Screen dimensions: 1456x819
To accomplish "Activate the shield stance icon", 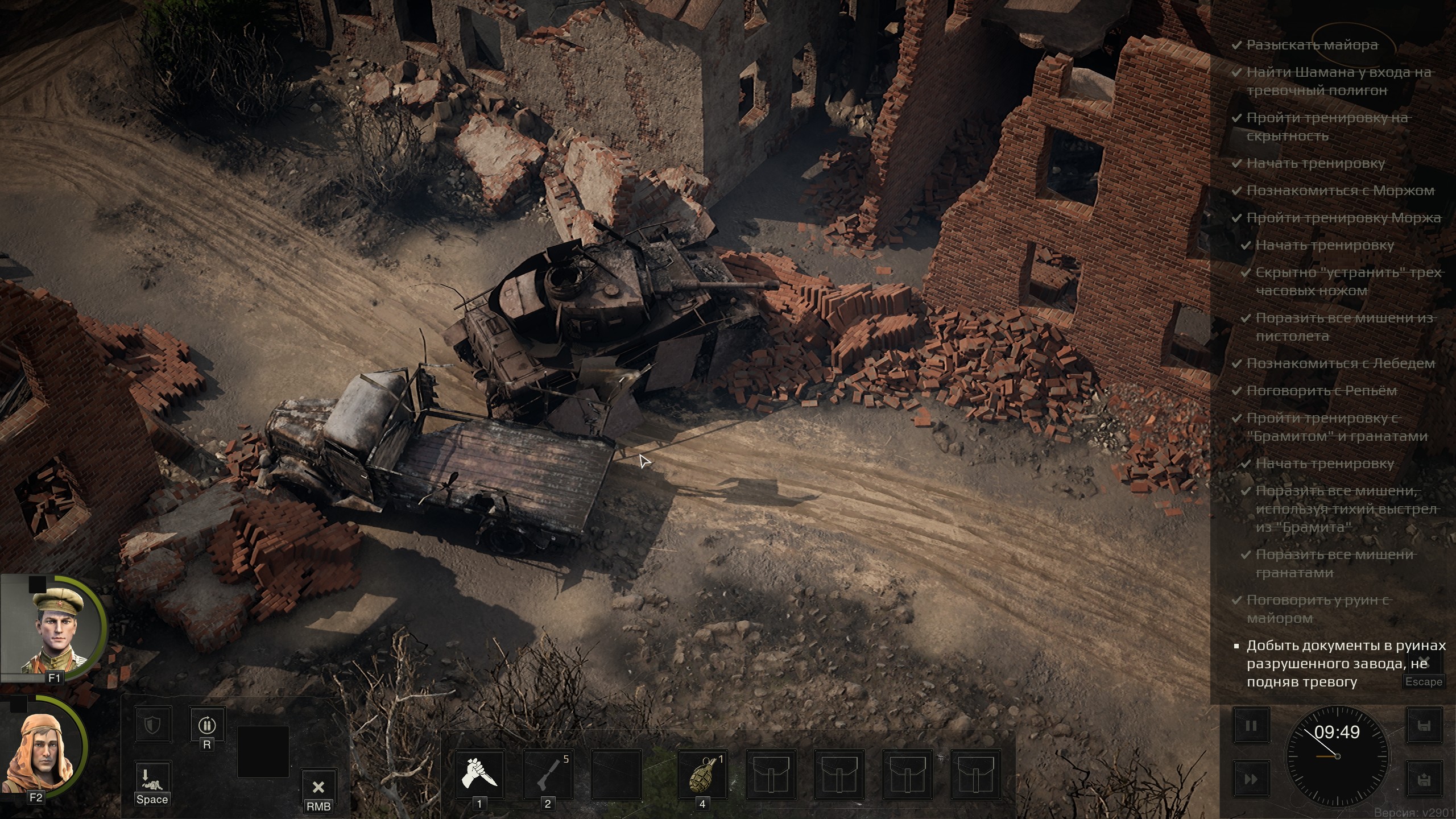I will [152, 725].
